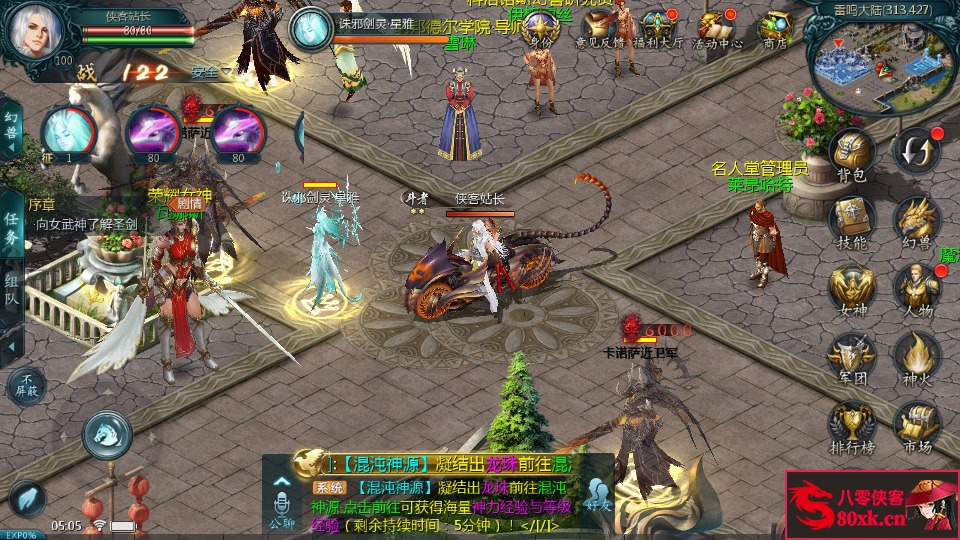Show the 排行榜 rankings trophy
Viewport: 960px width, 540px height.
point(852,425)
